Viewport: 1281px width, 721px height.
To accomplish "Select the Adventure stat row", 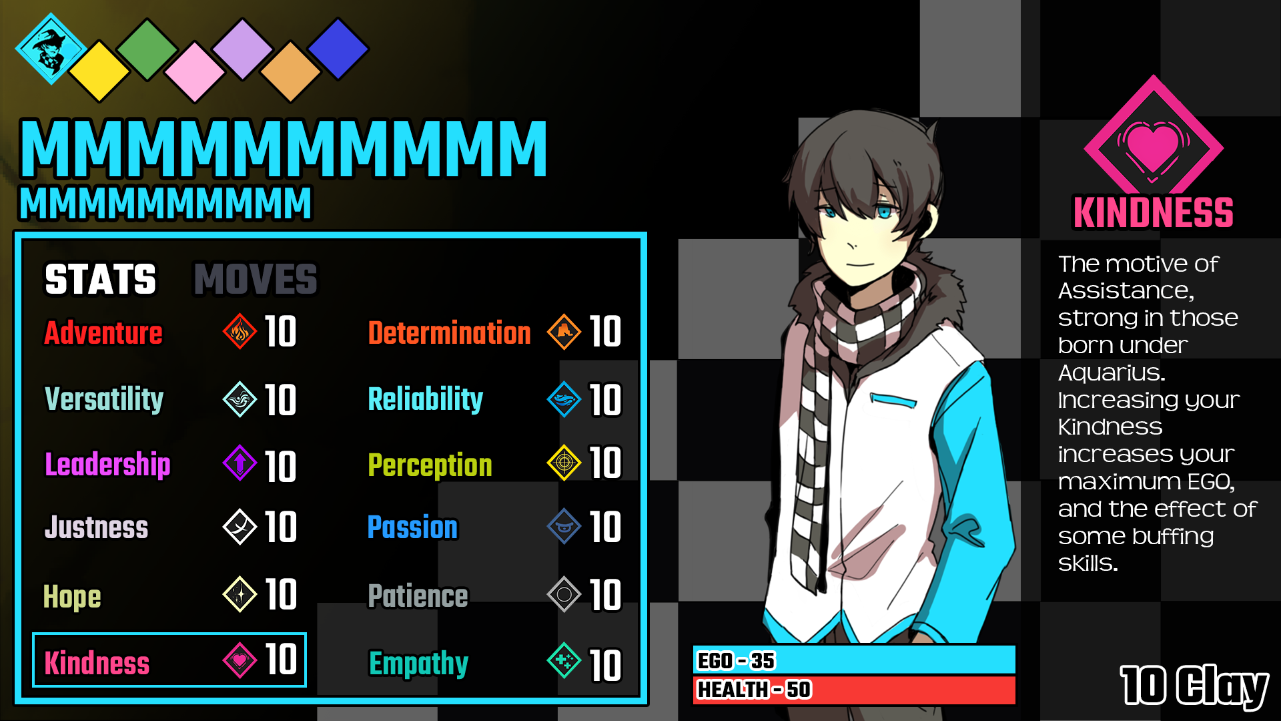I will pos(104,333).
